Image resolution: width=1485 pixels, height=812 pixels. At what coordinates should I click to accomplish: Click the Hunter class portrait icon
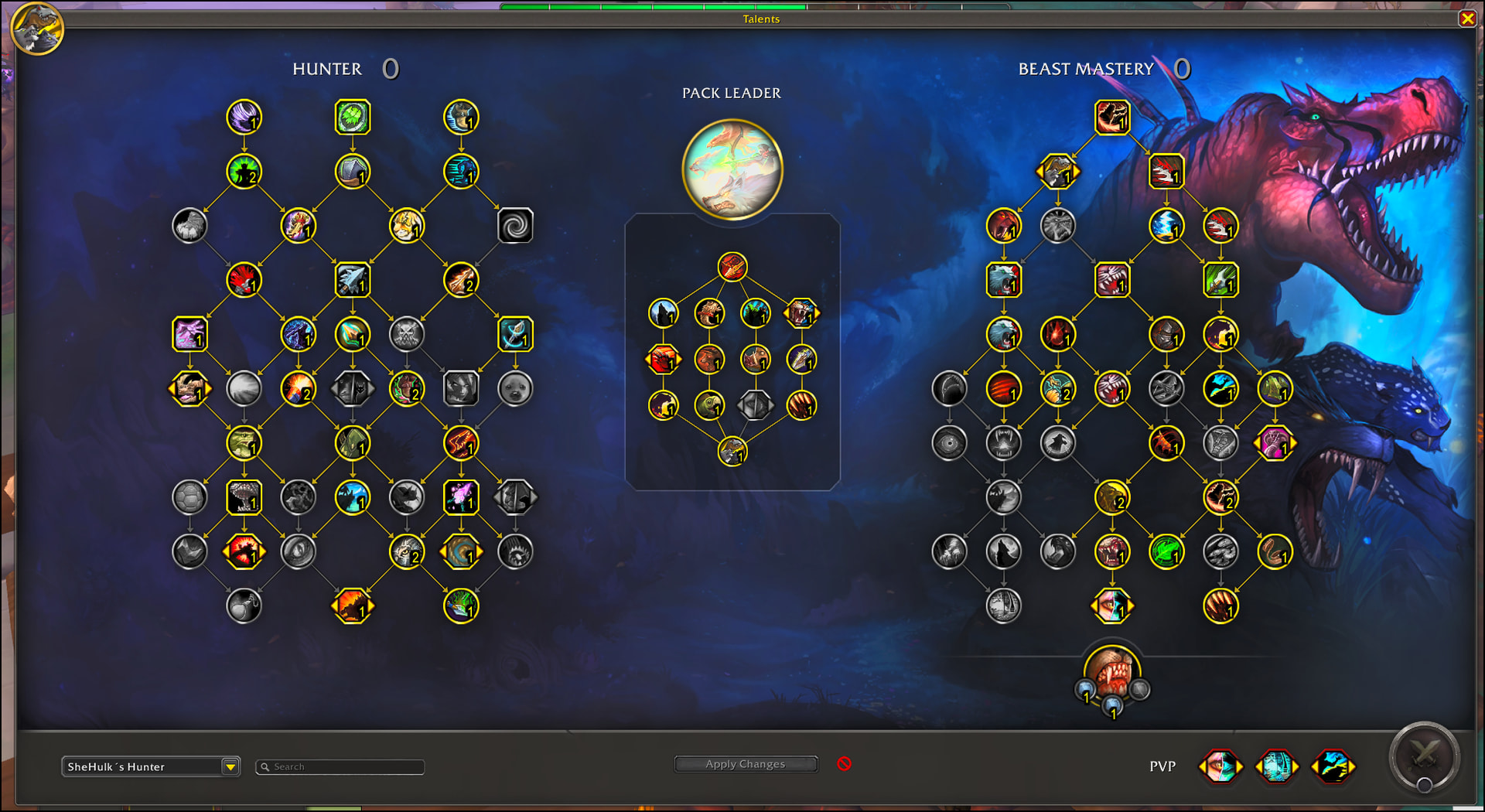click(37, 29)
